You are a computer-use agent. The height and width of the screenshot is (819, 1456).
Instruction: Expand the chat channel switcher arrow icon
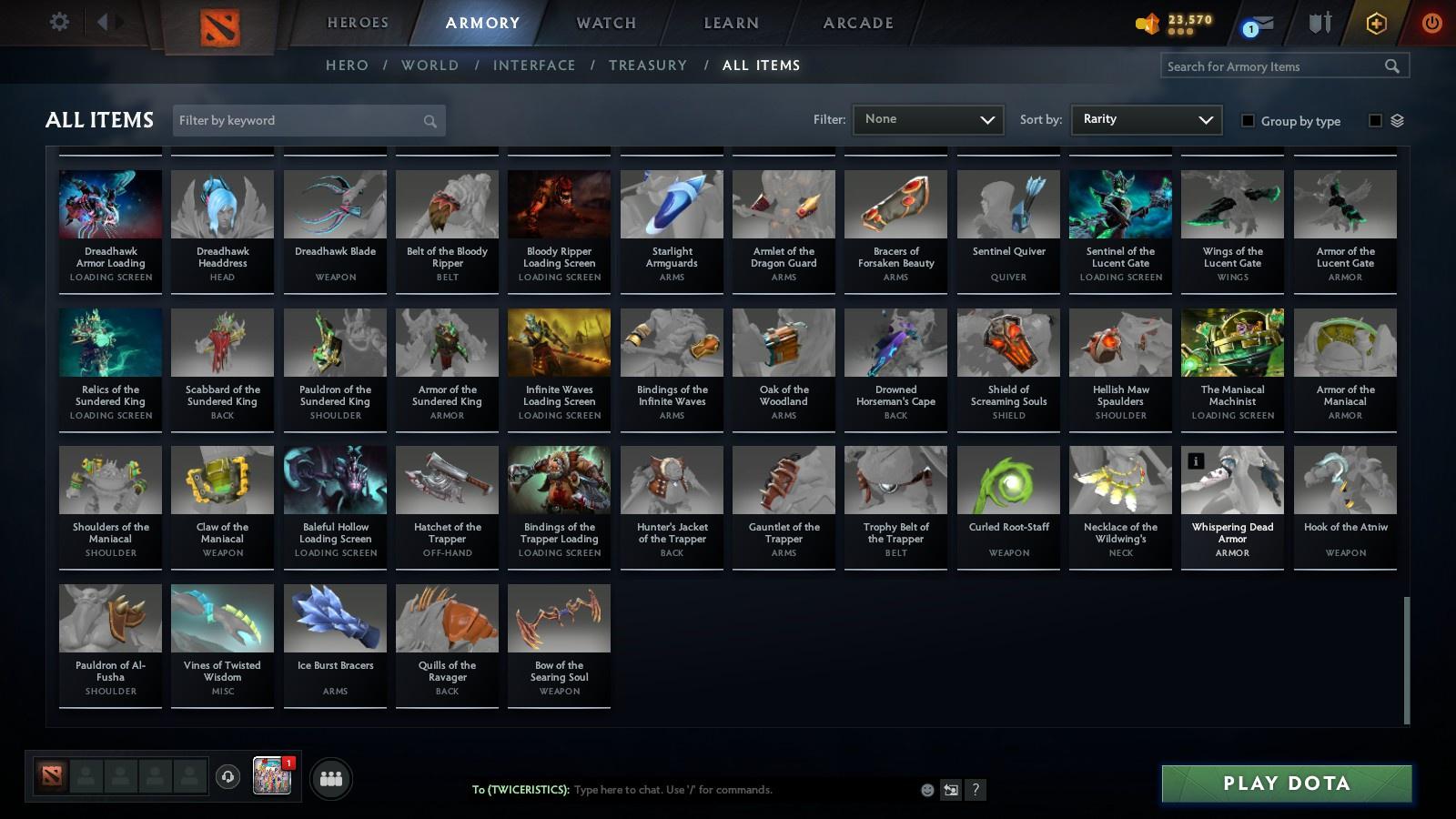click(950, 790)
